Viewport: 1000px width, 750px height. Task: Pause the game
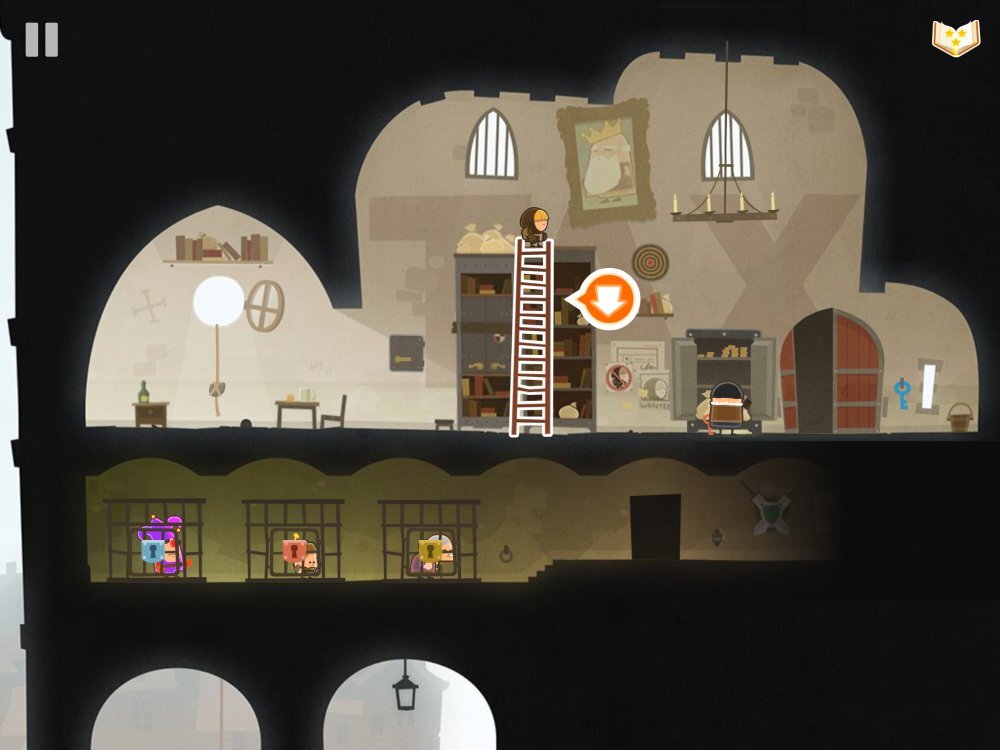42,40
